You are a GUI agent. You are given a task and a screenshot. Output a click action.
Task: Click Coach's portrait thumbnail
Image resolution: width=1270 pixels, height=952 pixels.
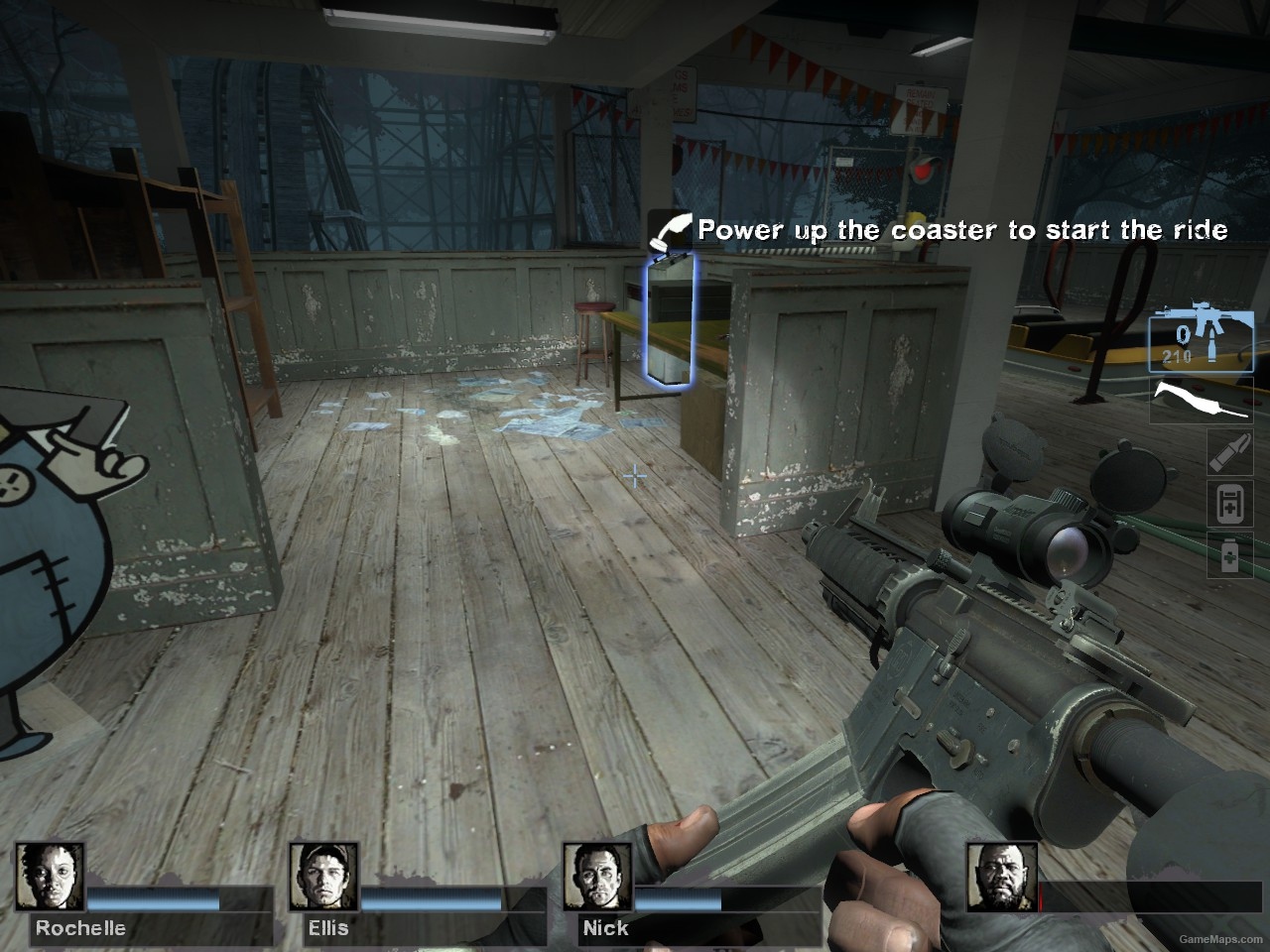1003,875
